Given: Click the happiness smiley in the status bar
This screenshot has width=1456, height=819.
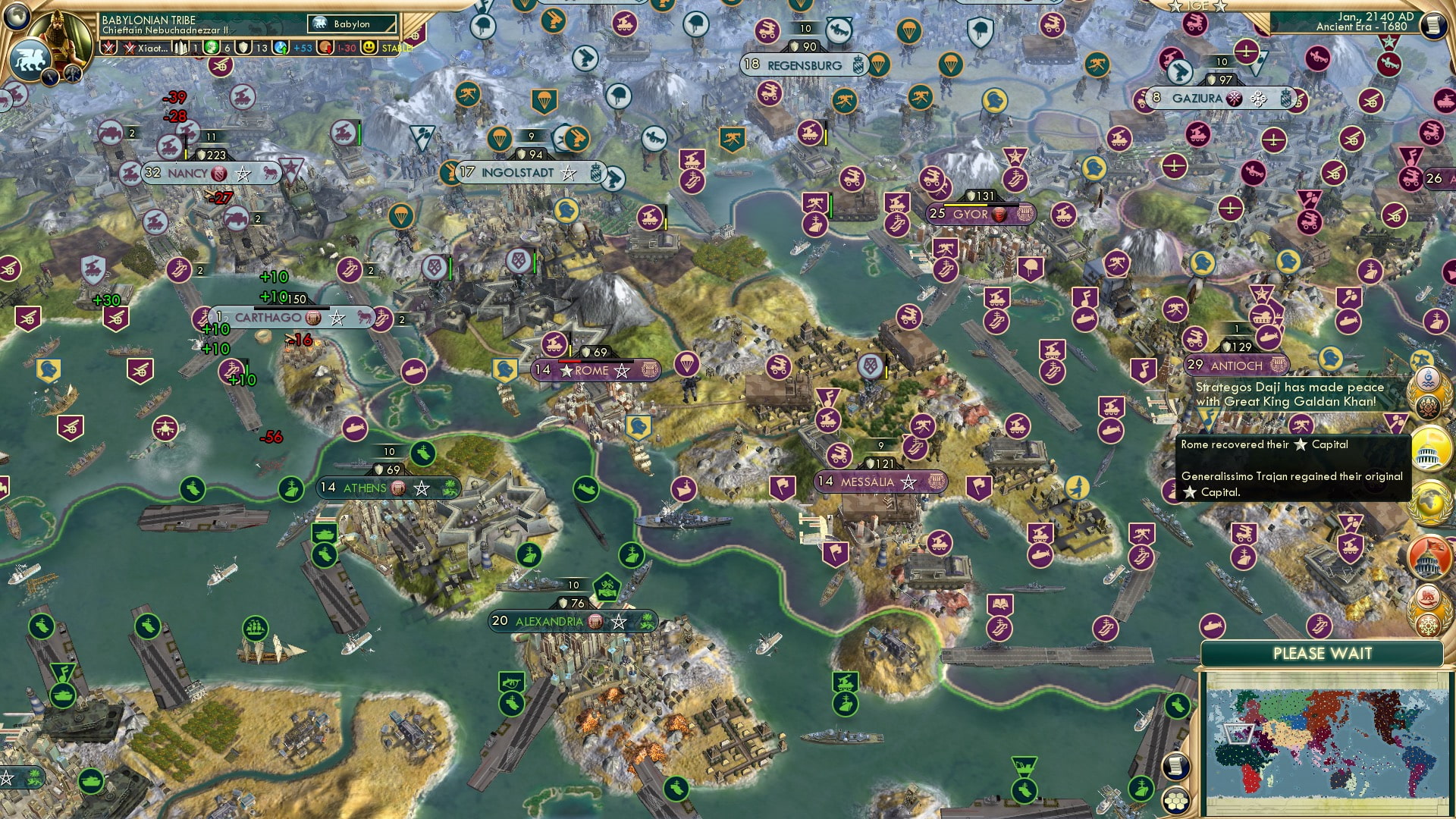Looking at the screenshot, I should (x=370, y=49).
